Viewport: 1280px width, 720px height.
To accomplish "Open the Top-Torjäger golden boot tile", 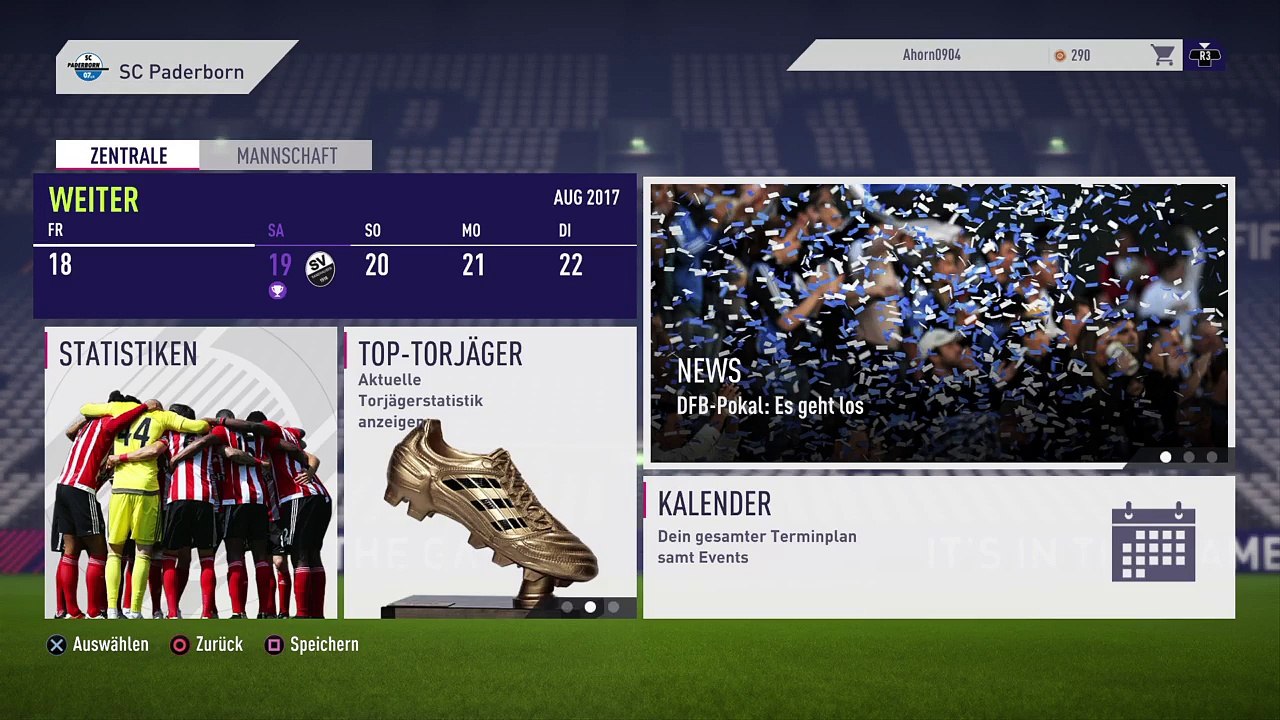I will [x=490, y=472].
